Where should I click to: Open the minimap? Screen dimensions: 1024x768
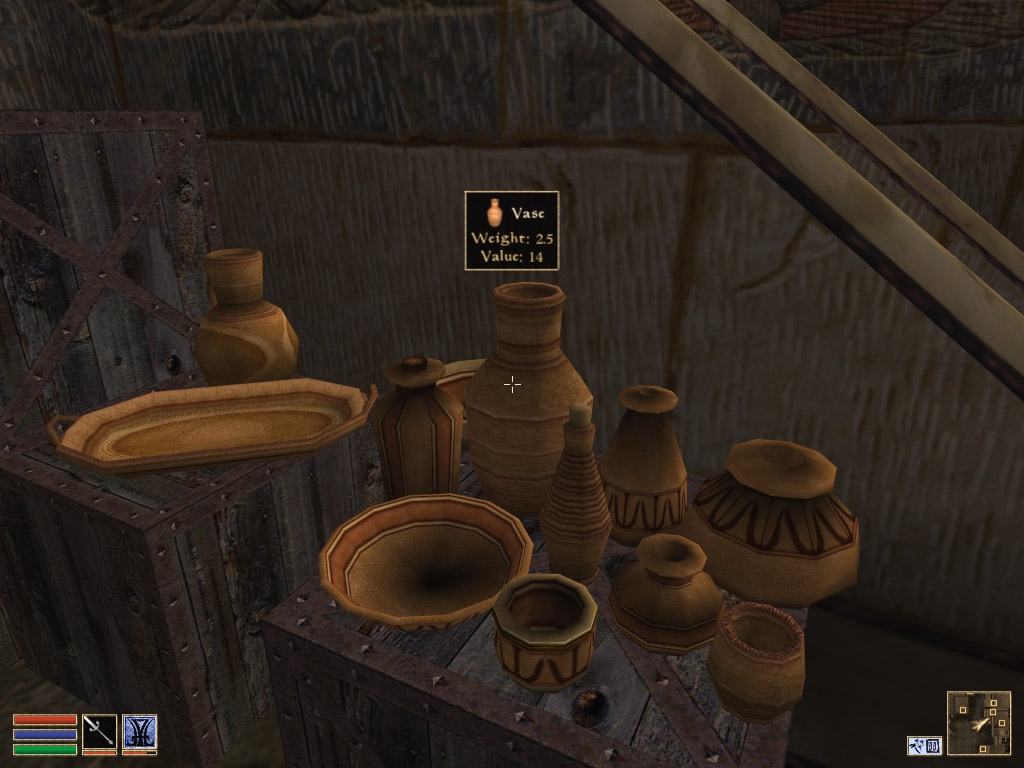(x=978, y=723)
